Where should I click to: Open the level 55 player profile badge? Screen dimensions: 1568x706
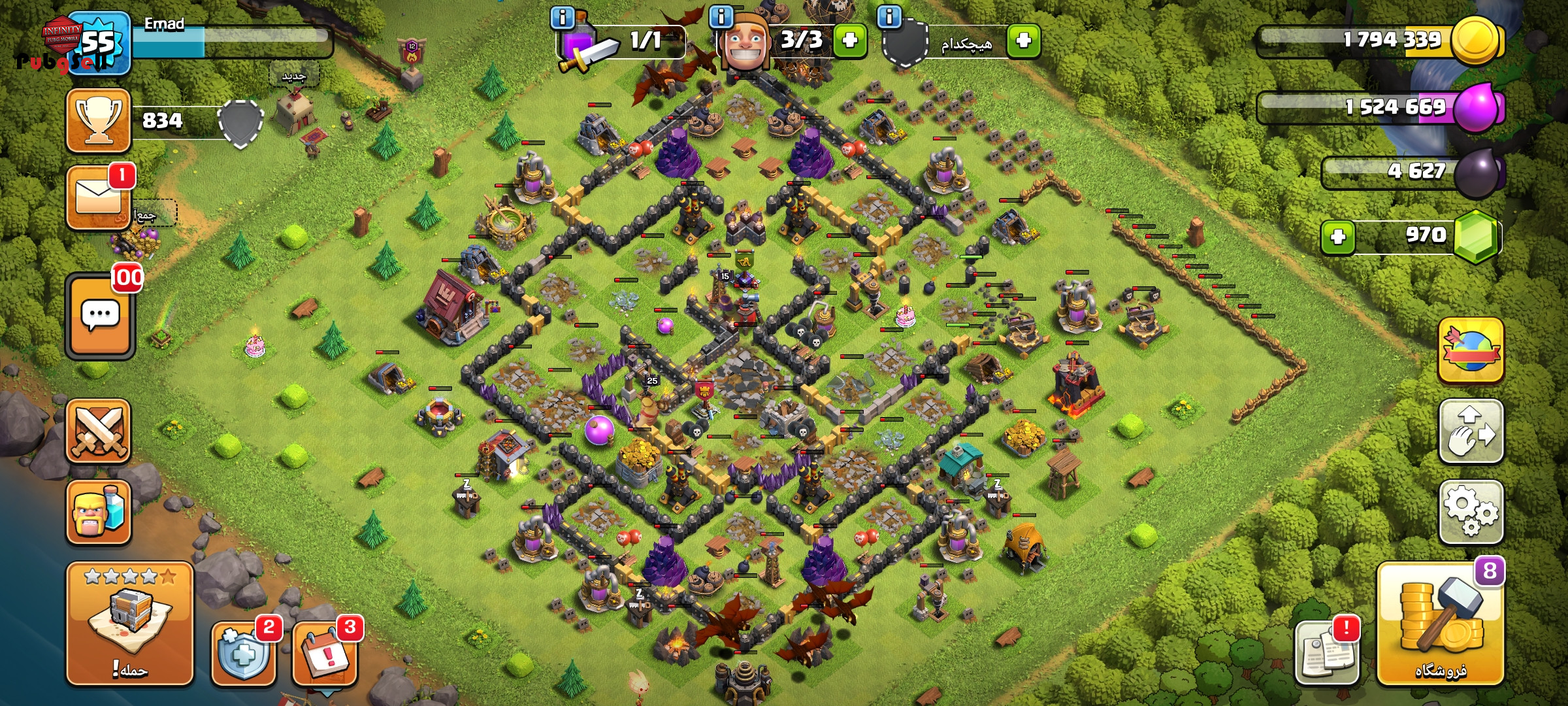[98, 43]
